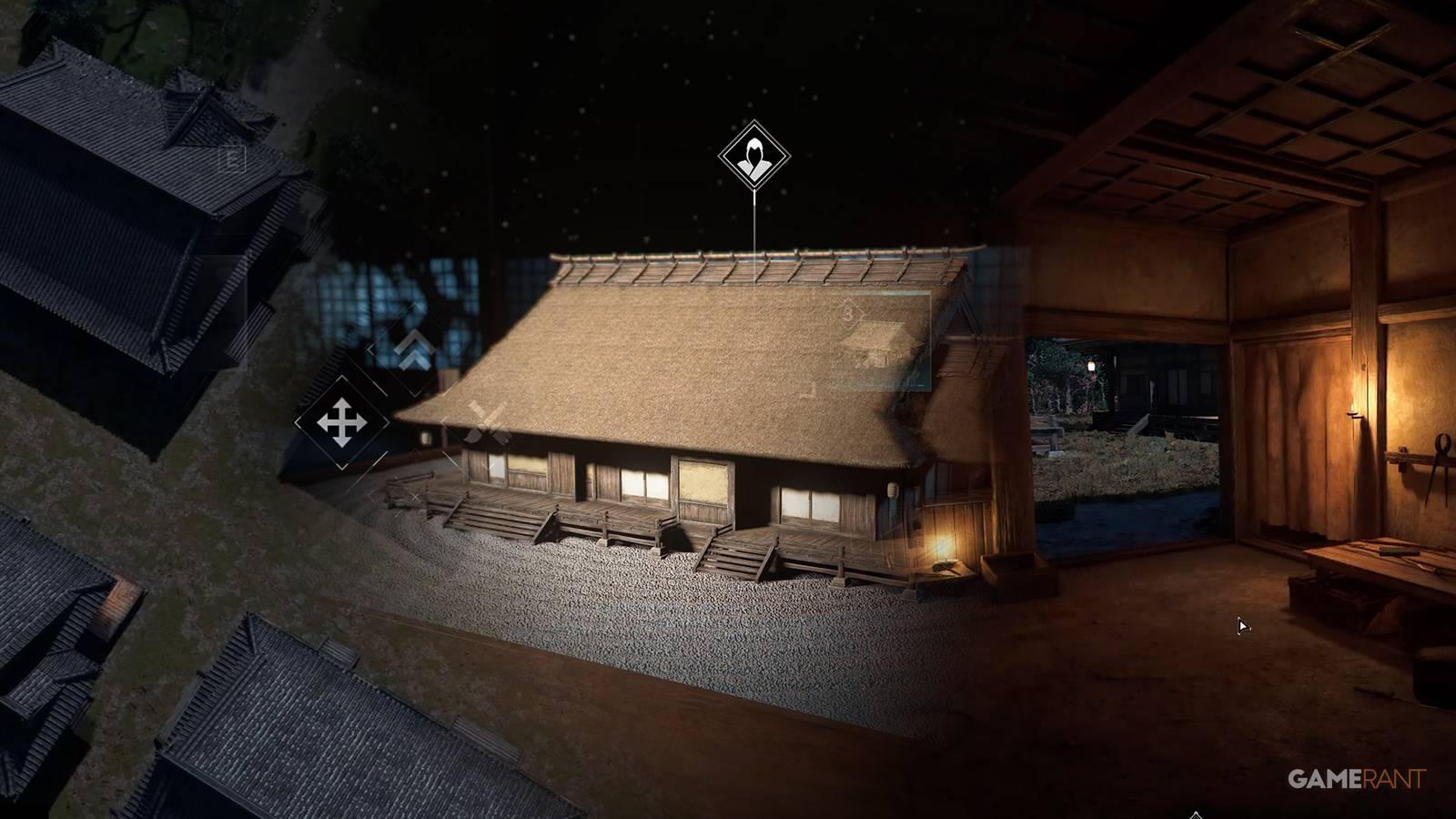Select the crossed-swords icon near the roofline

click(x=486, y=422)
